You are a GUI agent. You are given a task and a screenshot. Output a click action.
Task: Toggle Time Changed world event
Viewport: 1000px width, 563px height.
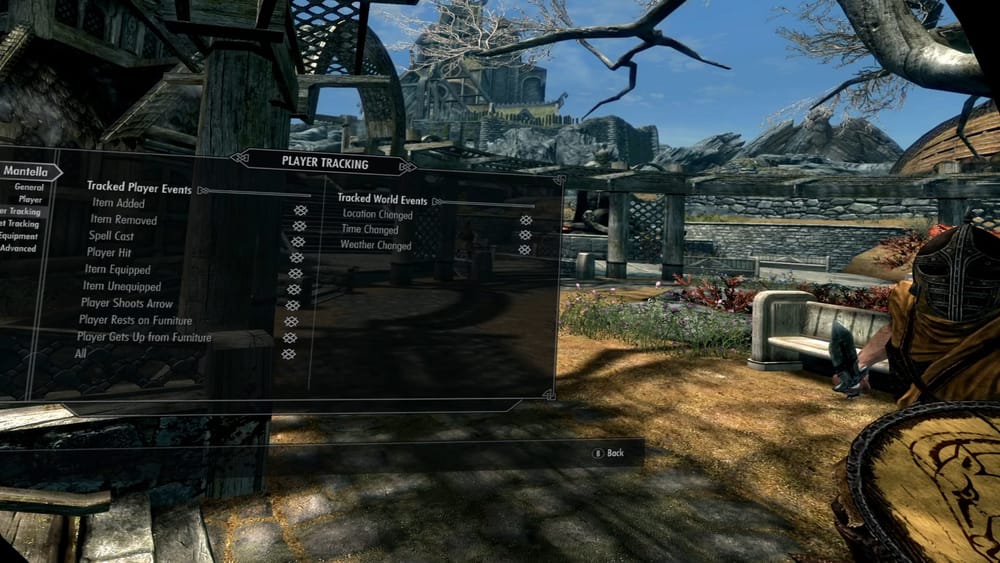click(525, 235)
